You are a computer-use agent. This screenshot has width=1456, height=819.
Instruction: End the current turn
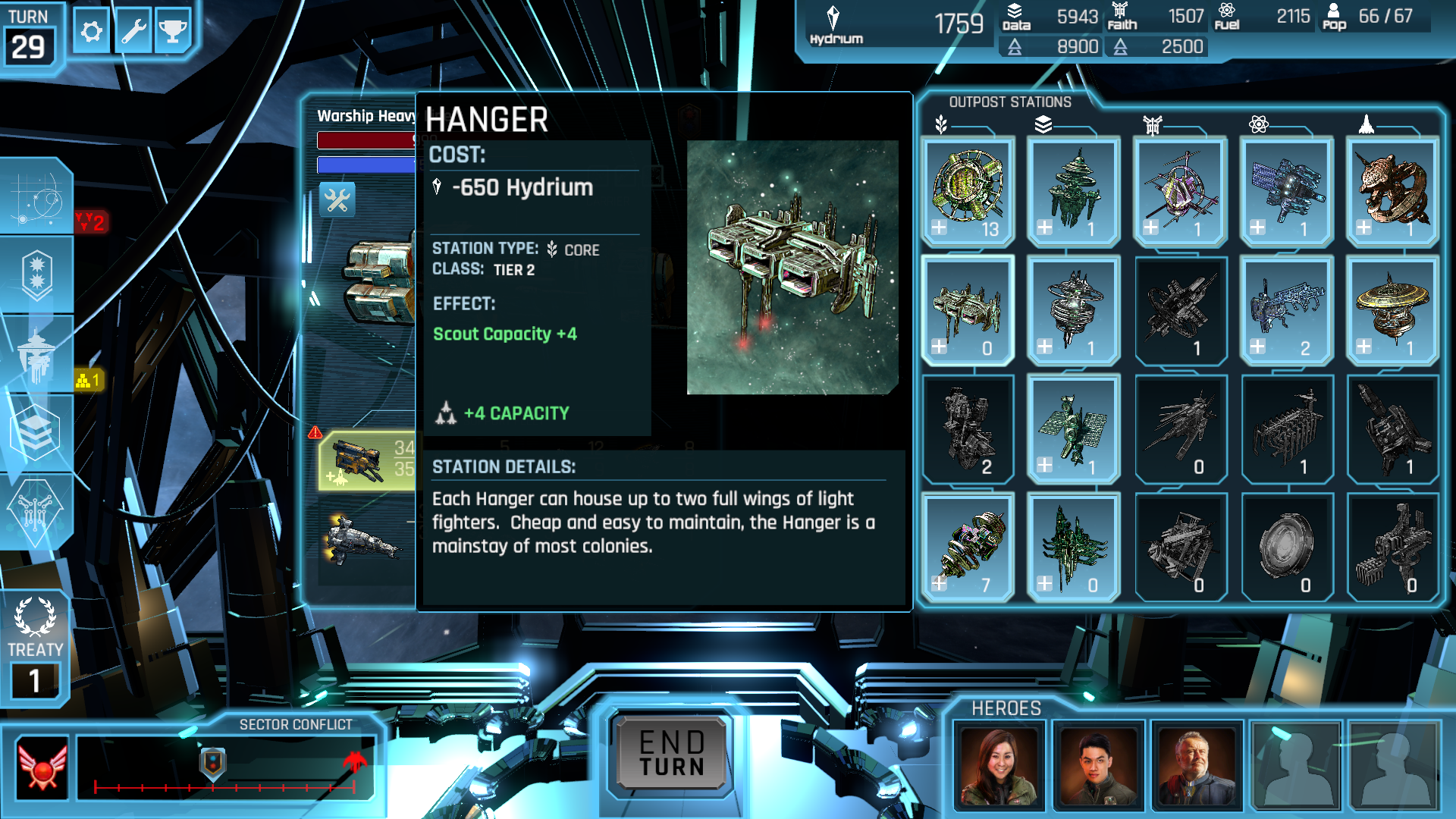coord(672,753)
